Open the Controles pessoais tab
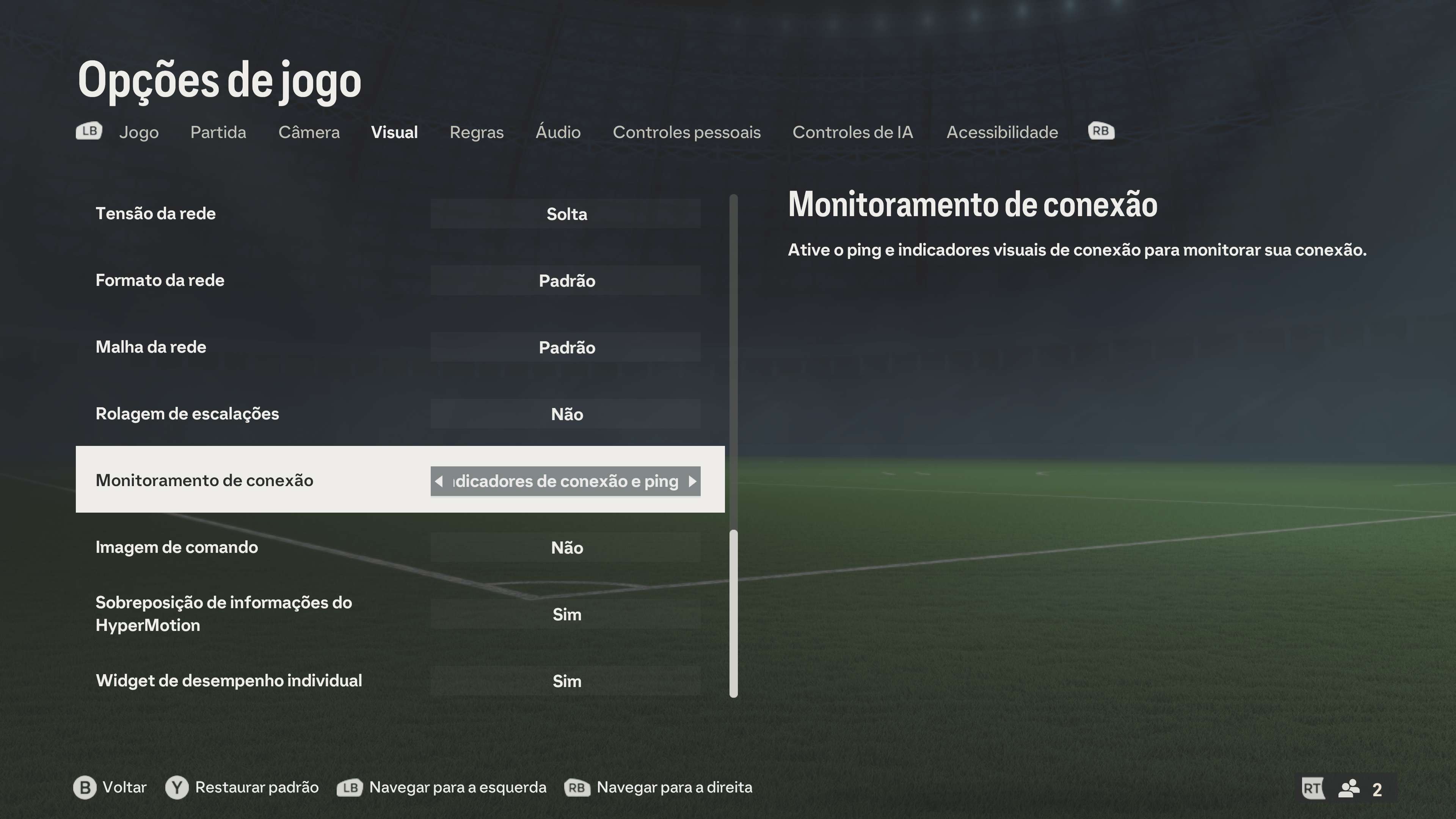Screen dimensions: 1456x819 pos(687,132)
